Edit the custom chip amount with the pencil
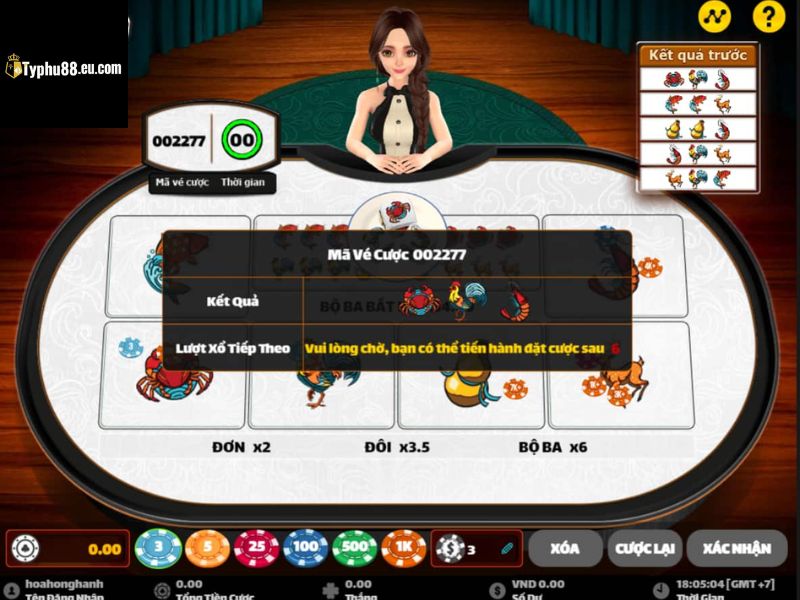The width and height of the screenshot is (800, 600). click(507, 548)
